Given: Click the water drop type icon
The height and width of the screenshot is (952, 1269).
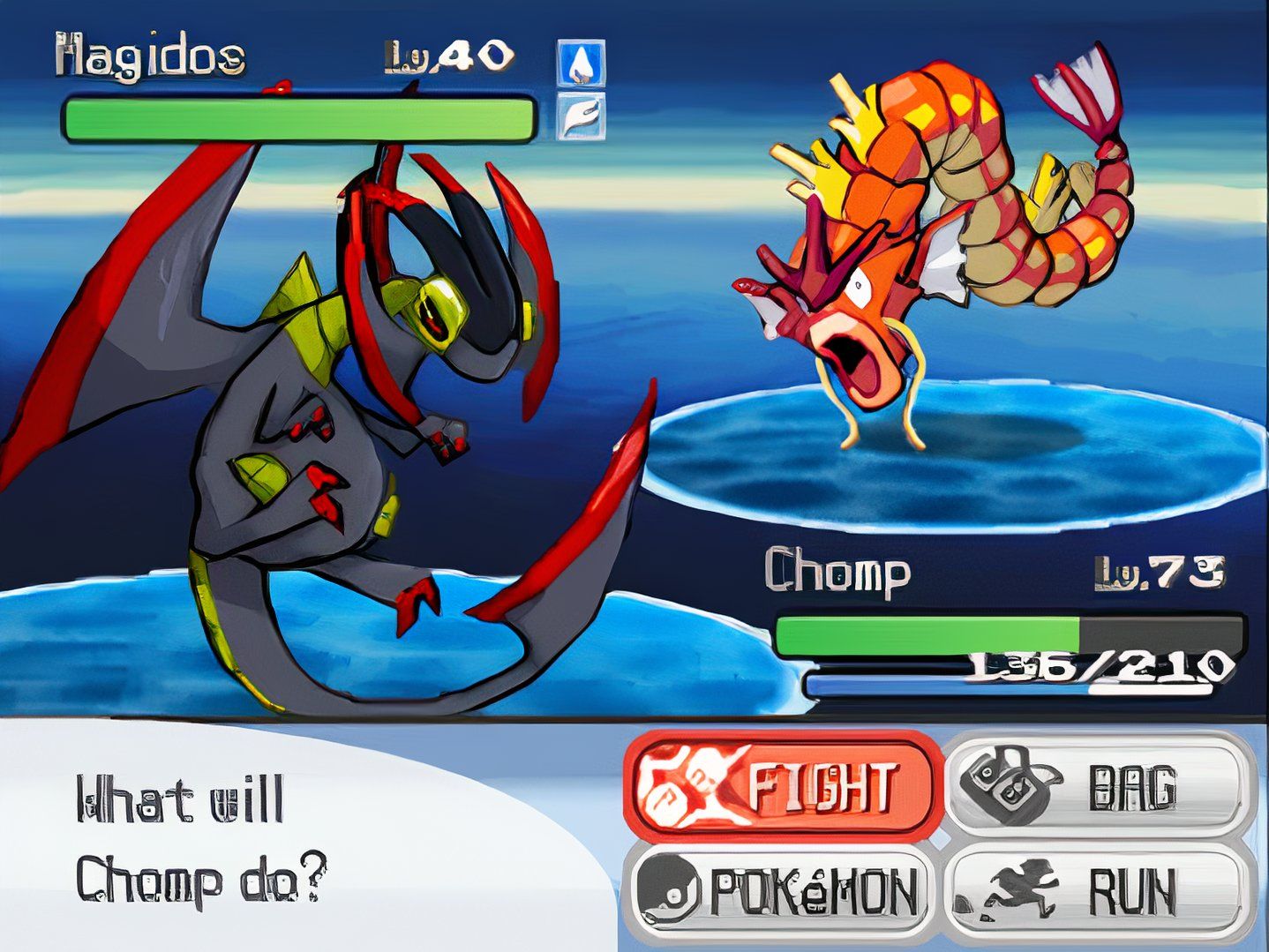Looking at the screenshot, I should click(x=582, y=63).
